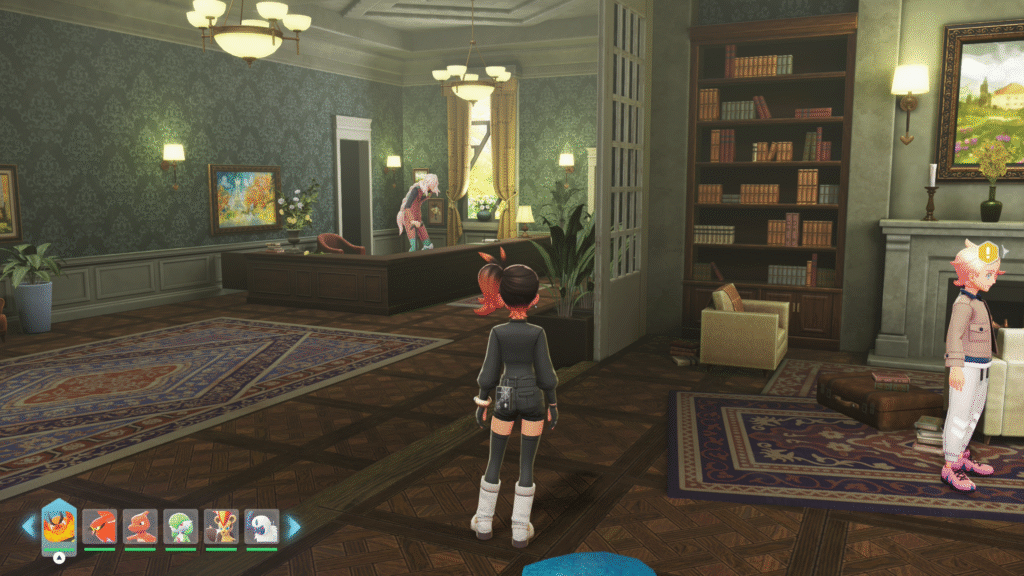Select the highlighted orange Pokémon party slot
The height and width of the screenshot is (576, 1024).
pos(59,525)
